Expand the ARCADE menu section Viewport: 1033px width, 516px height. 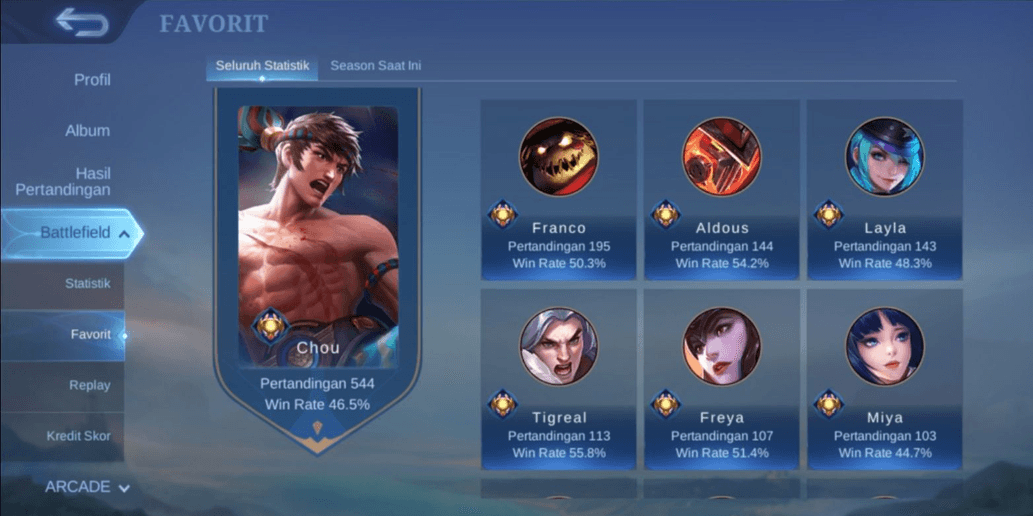tap(87, 487)
